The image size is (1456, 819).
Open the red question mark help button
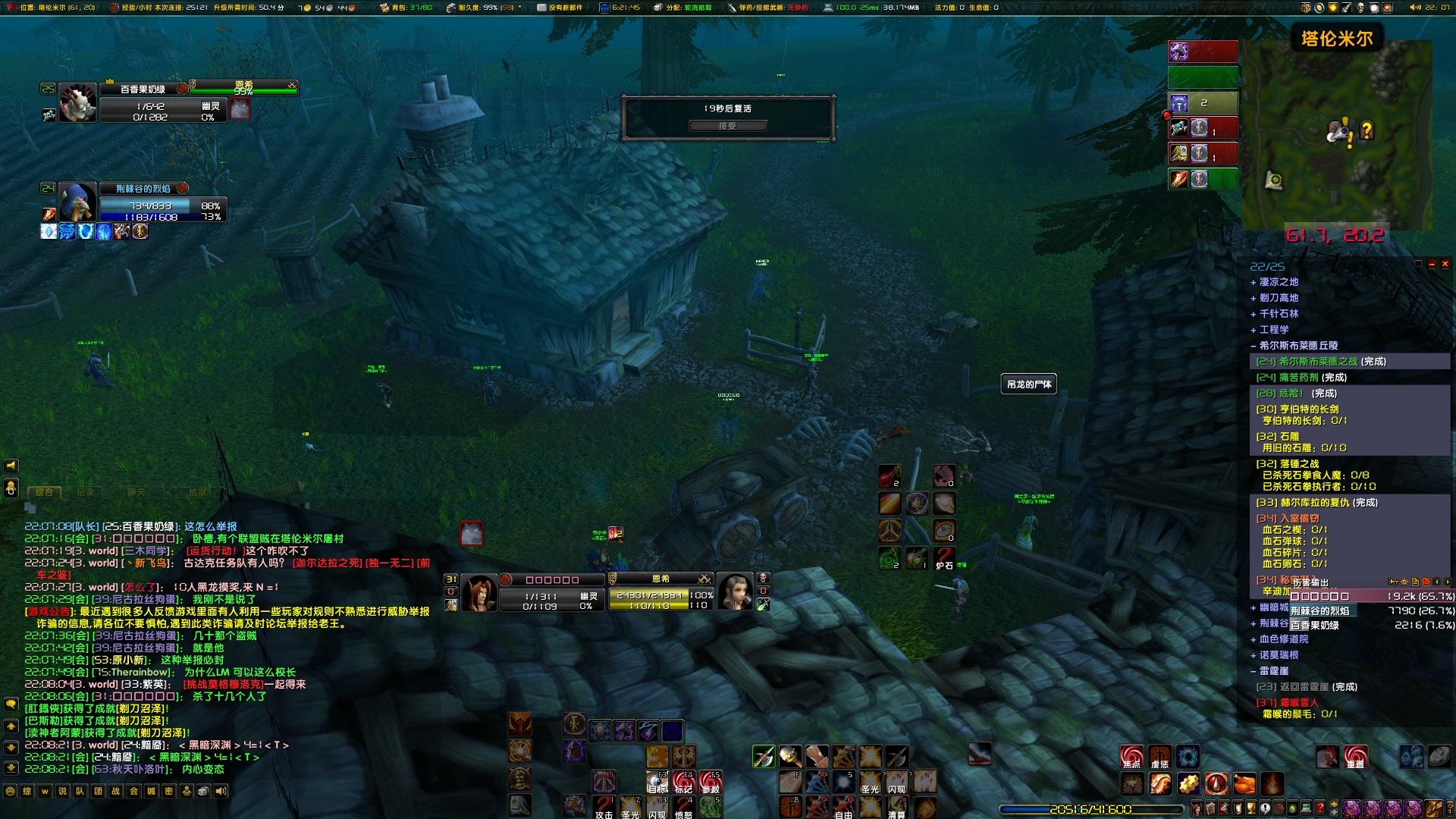(x=1319, y=809)
